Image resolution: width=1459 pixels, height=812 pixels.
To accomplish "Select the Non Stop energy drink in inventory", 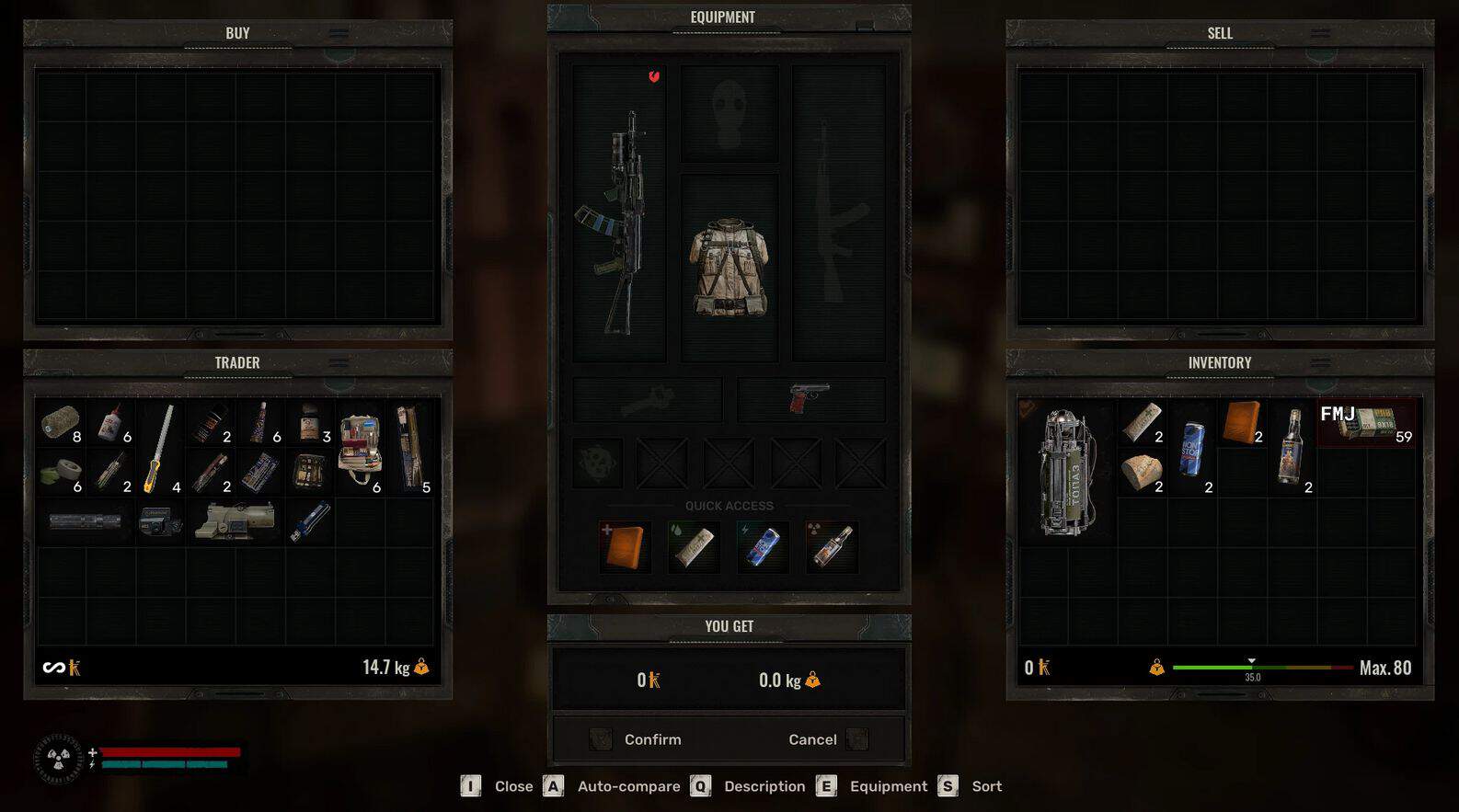I will point(1192,448).
